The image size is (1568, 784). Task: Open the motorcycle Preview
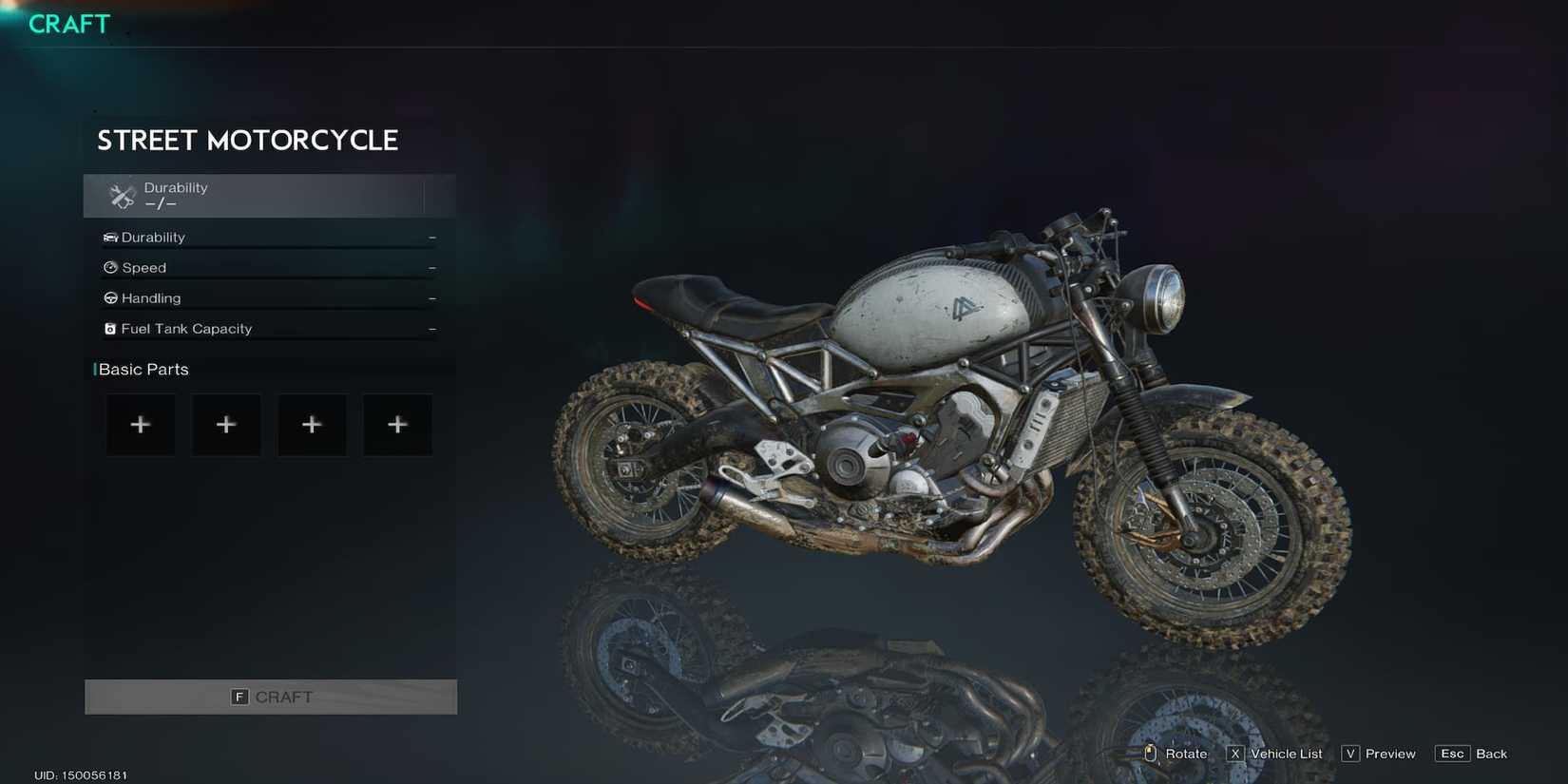click(1389, 753)
